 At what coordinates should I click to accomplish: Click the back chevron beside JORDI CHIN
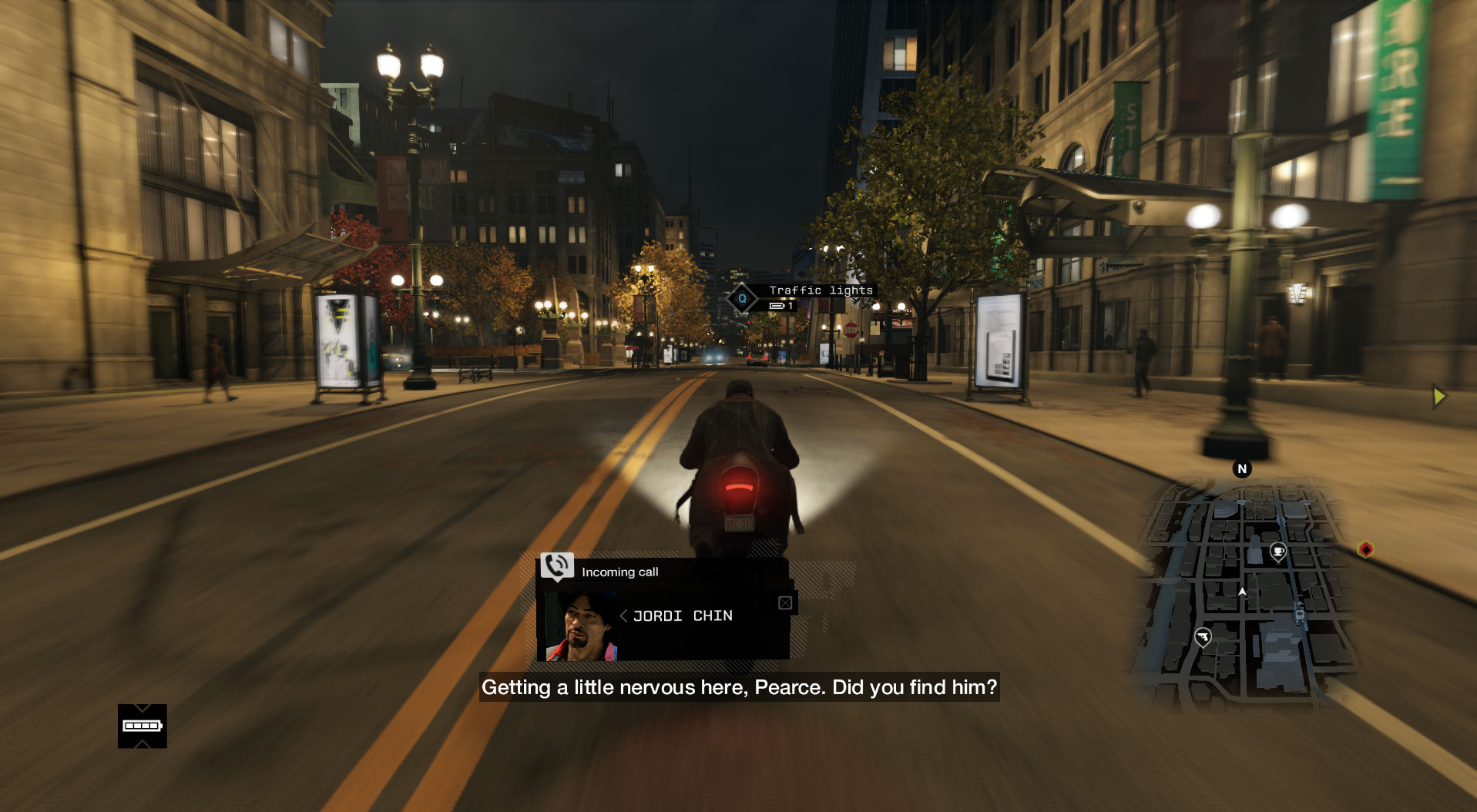pos(623,616)
